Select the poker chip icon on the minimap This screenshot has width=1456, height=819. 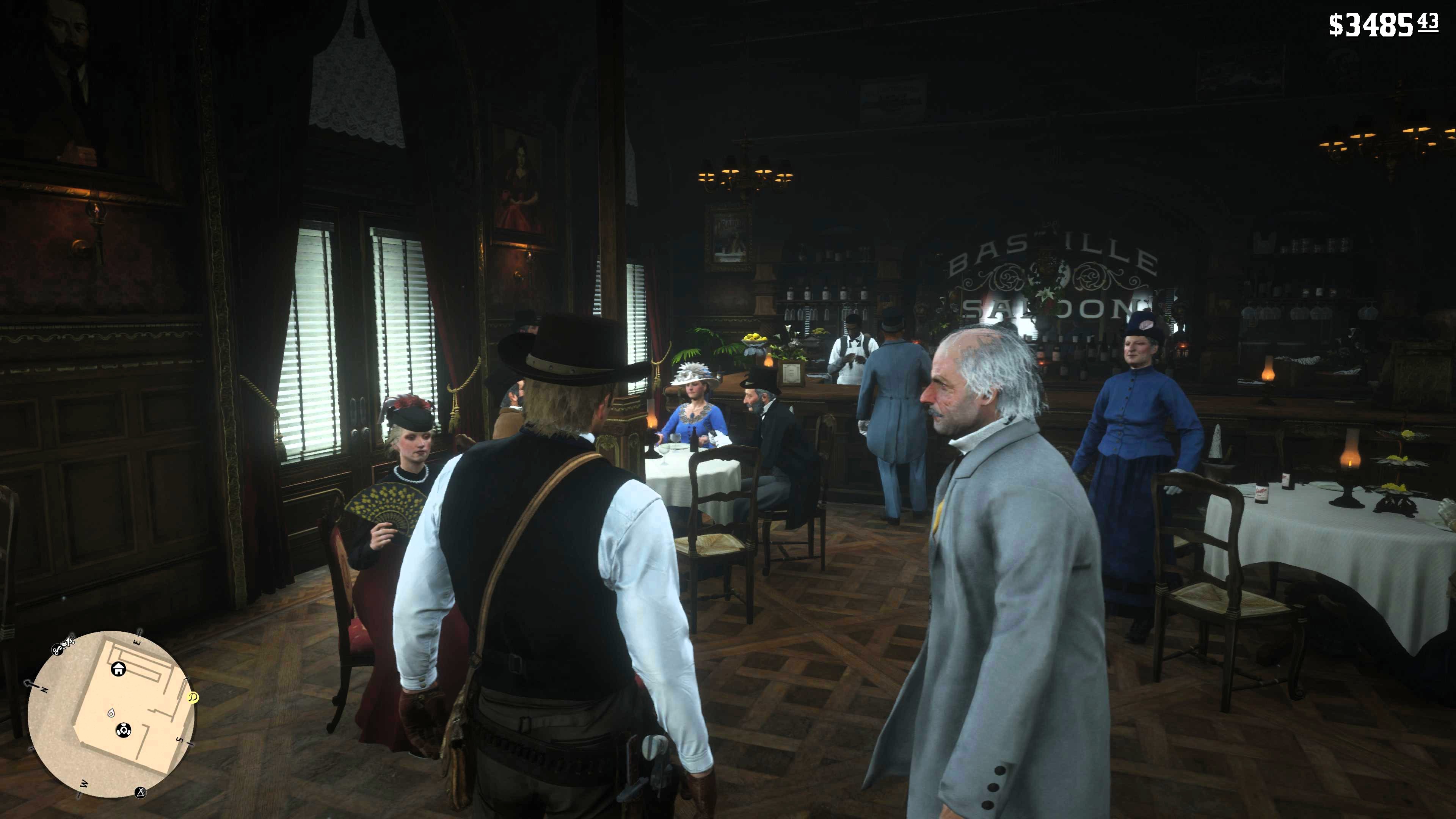tap(124, 730)
